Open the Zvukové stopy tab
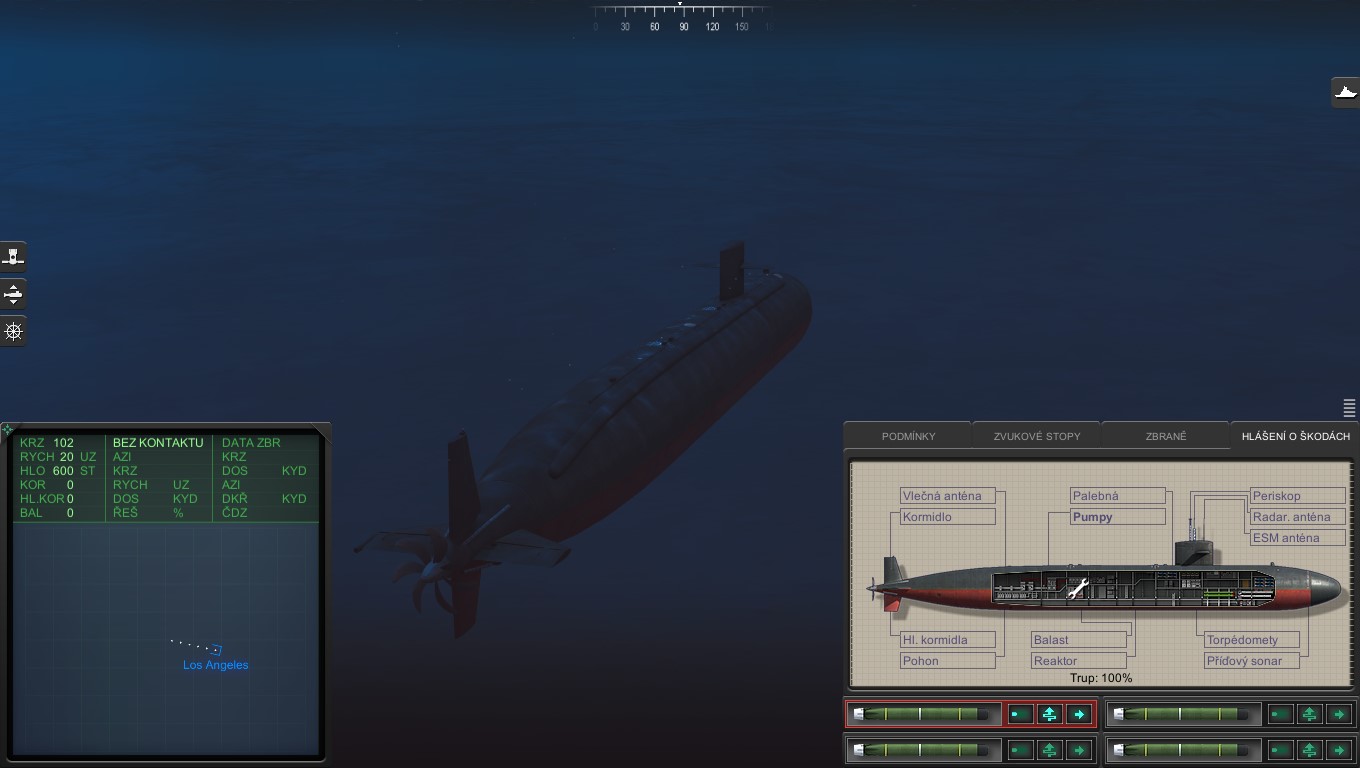The width and height of the screenshot is (1360, 768). pos(1036,436)
